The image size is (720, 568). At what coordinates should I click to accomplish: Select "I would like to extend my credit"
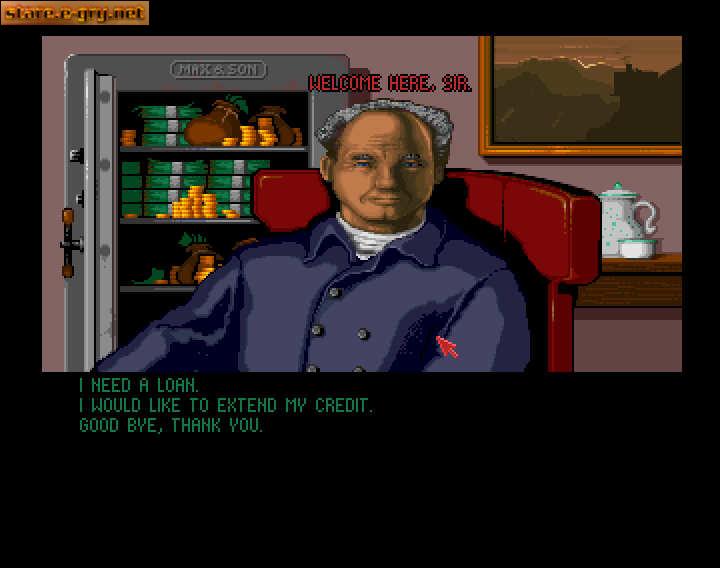[x=225, y=405]
